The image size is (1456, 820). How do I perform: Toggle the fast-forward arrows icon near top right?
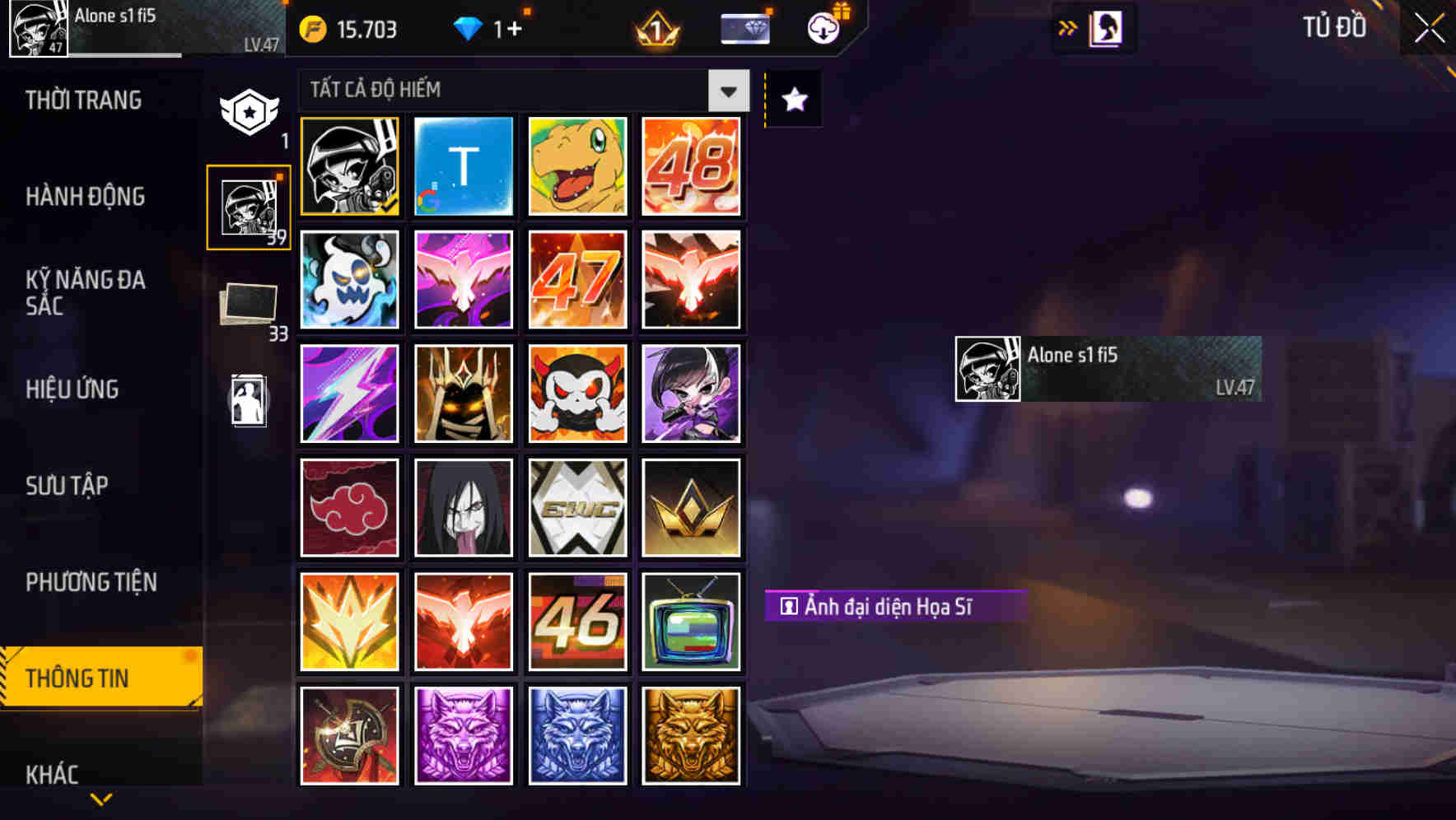pos(1066,27)
